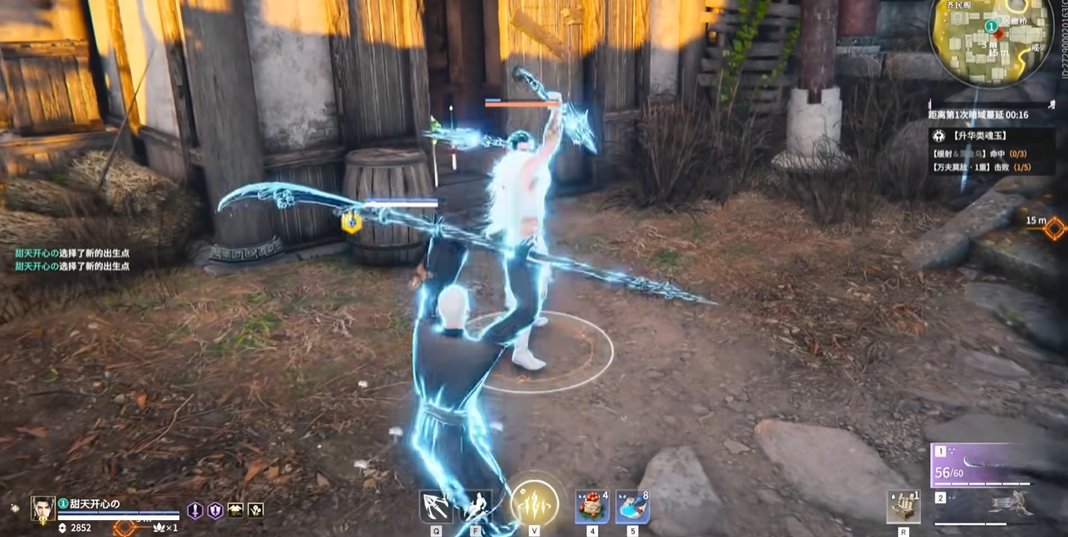This screenshot has width=1068, height=537.
Task: Activate the grappling hook skill icon
Action: (x=437, y=507)
